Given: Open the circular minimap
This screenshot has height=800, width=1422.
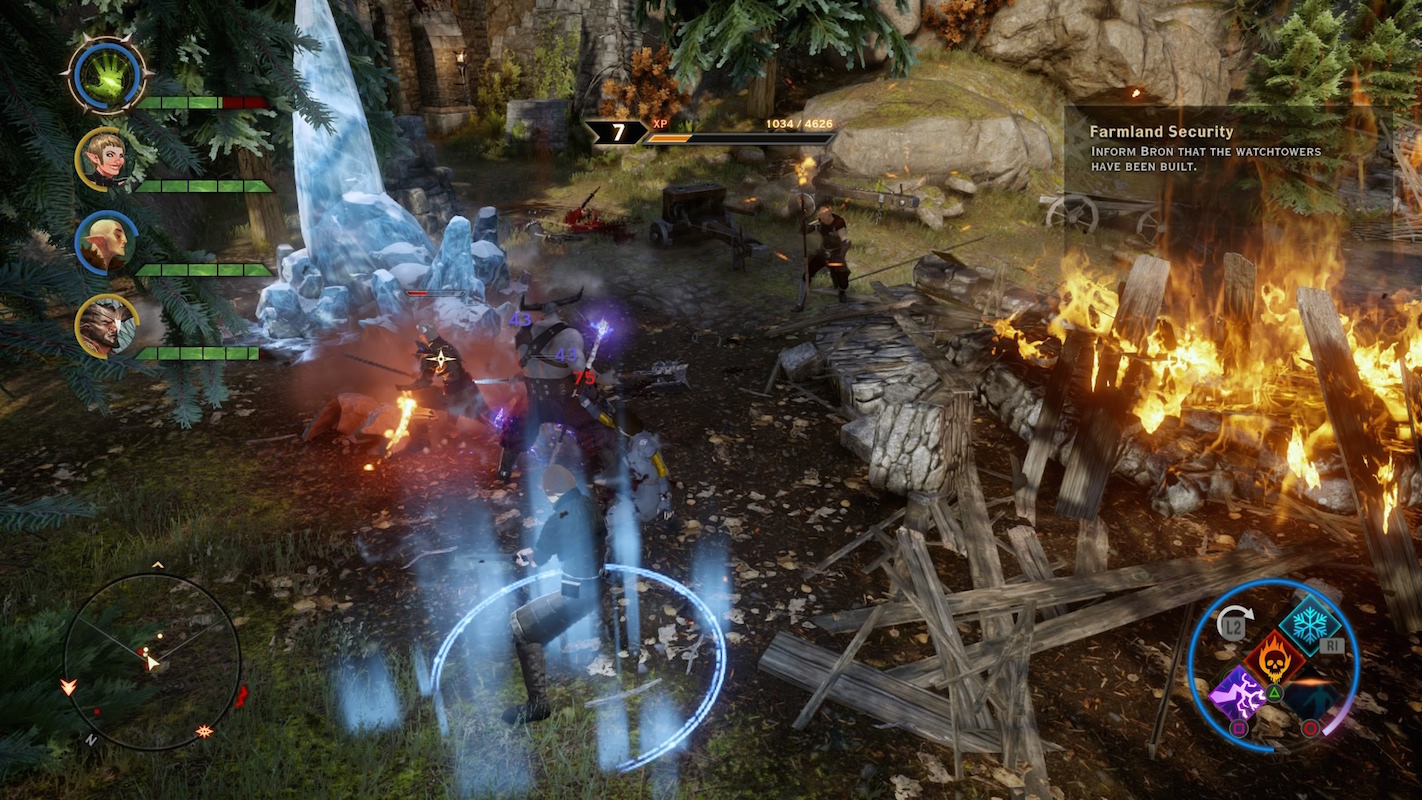Looking at the screenshot, I should click(152, 661).
